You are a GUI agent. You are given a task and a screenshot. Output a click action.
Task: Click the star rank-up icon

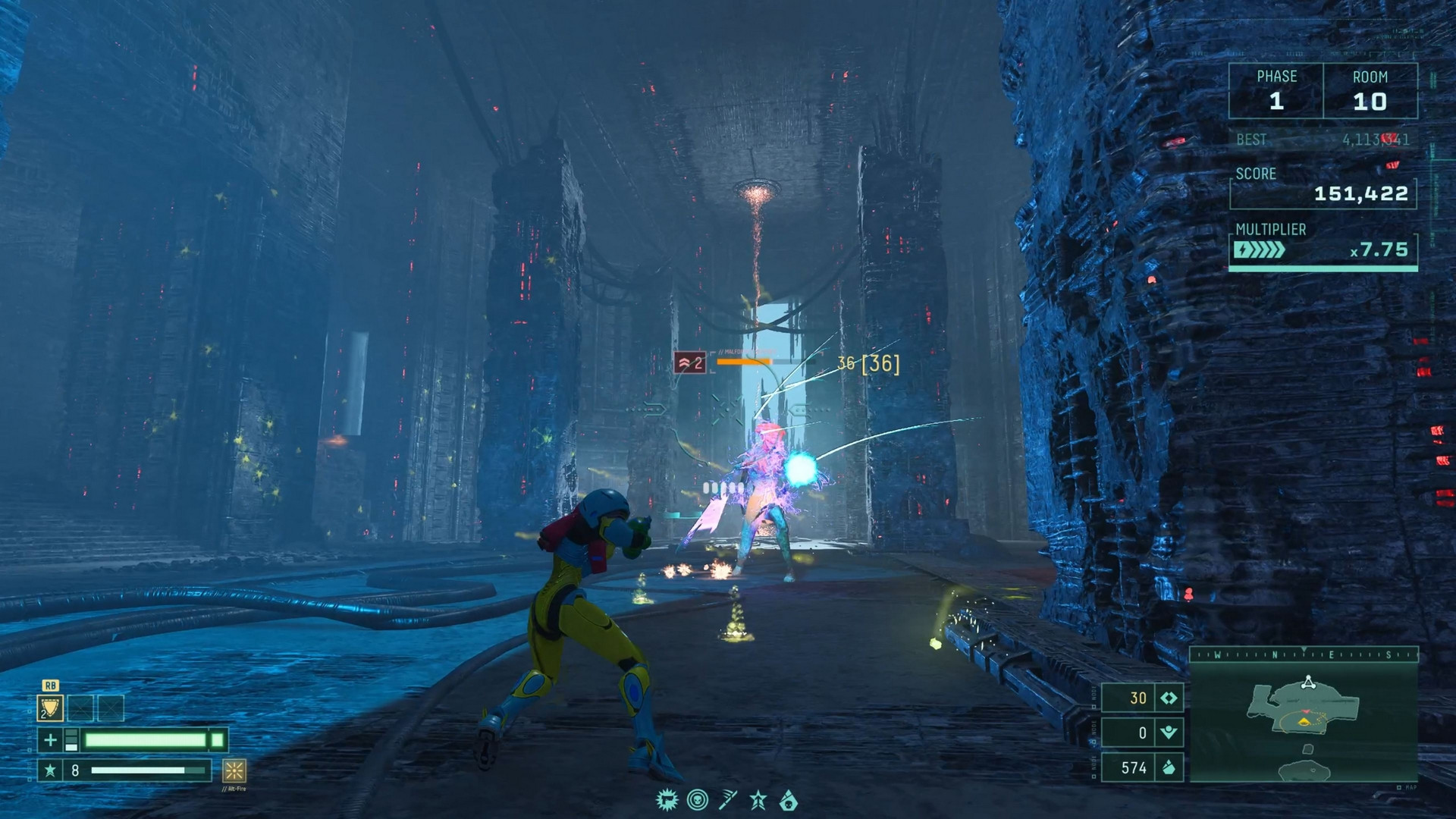coord(758,799)
